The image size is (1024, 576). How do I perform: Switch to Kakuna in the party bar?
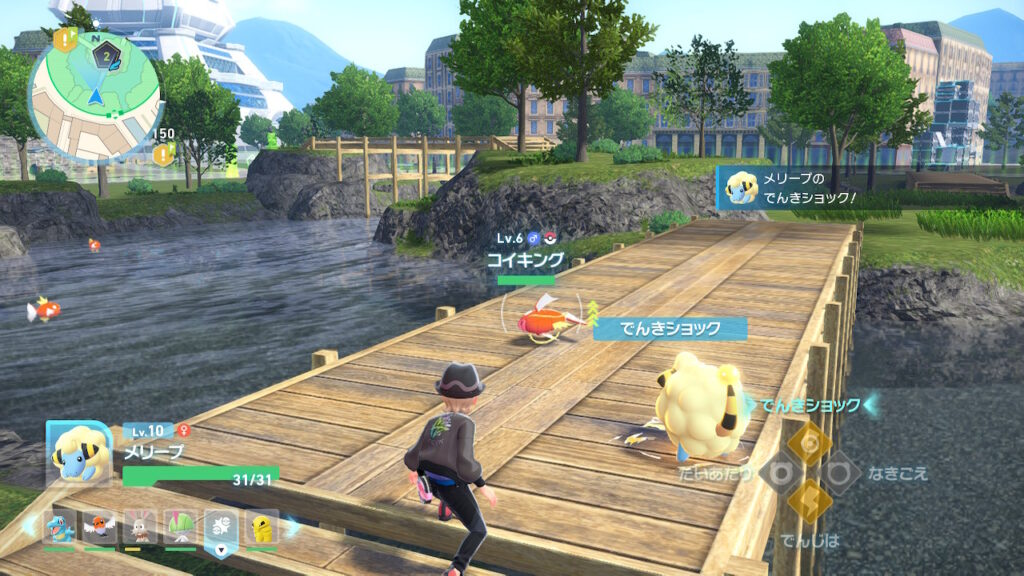(262, 526)
